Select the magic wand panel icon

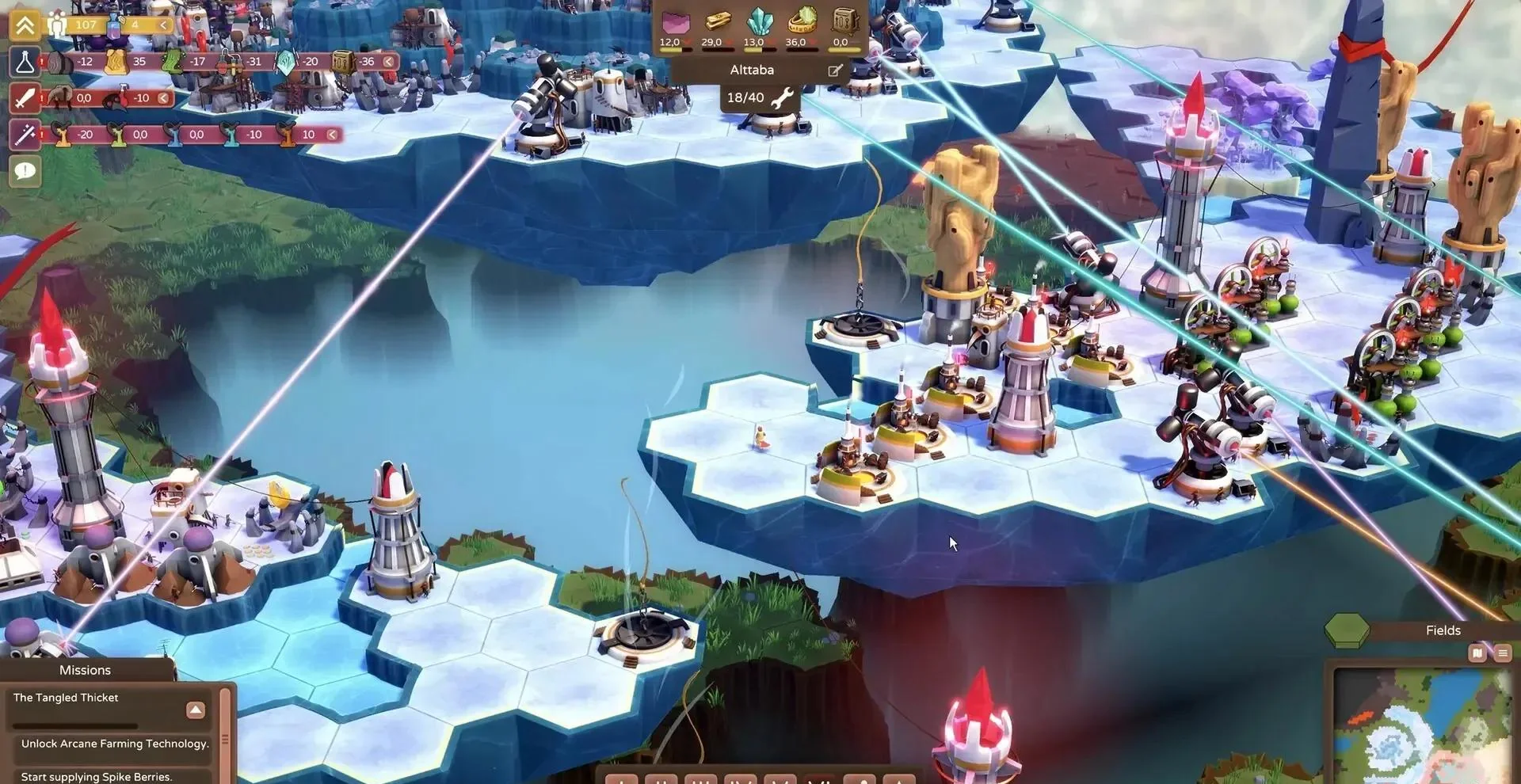(x=25, y=135)
